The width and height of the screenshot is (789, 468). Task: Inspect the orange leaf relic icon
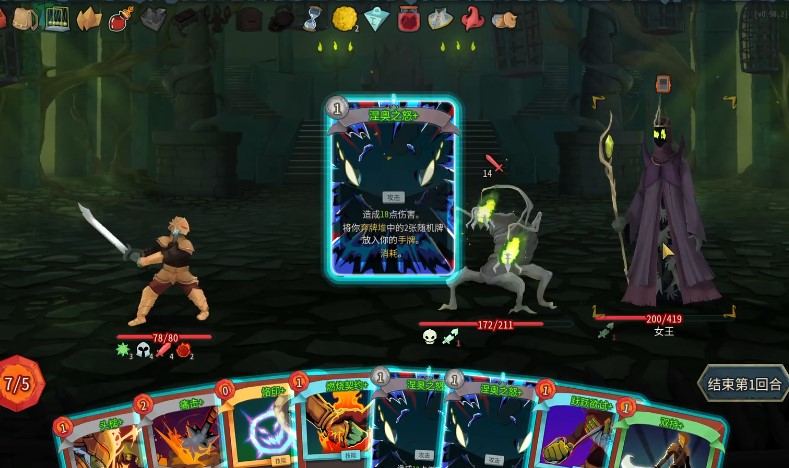coord(88,18)
